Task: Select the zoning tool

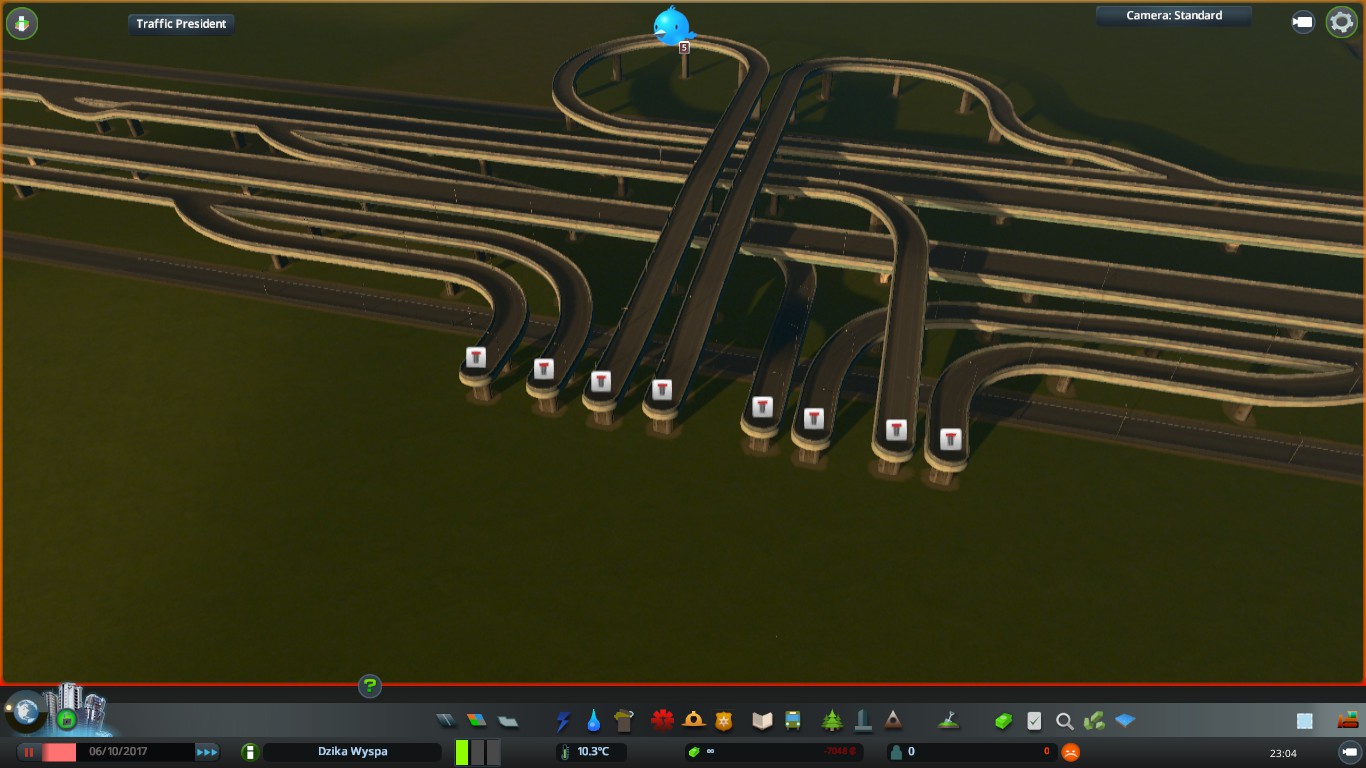Action: point(477,720)
